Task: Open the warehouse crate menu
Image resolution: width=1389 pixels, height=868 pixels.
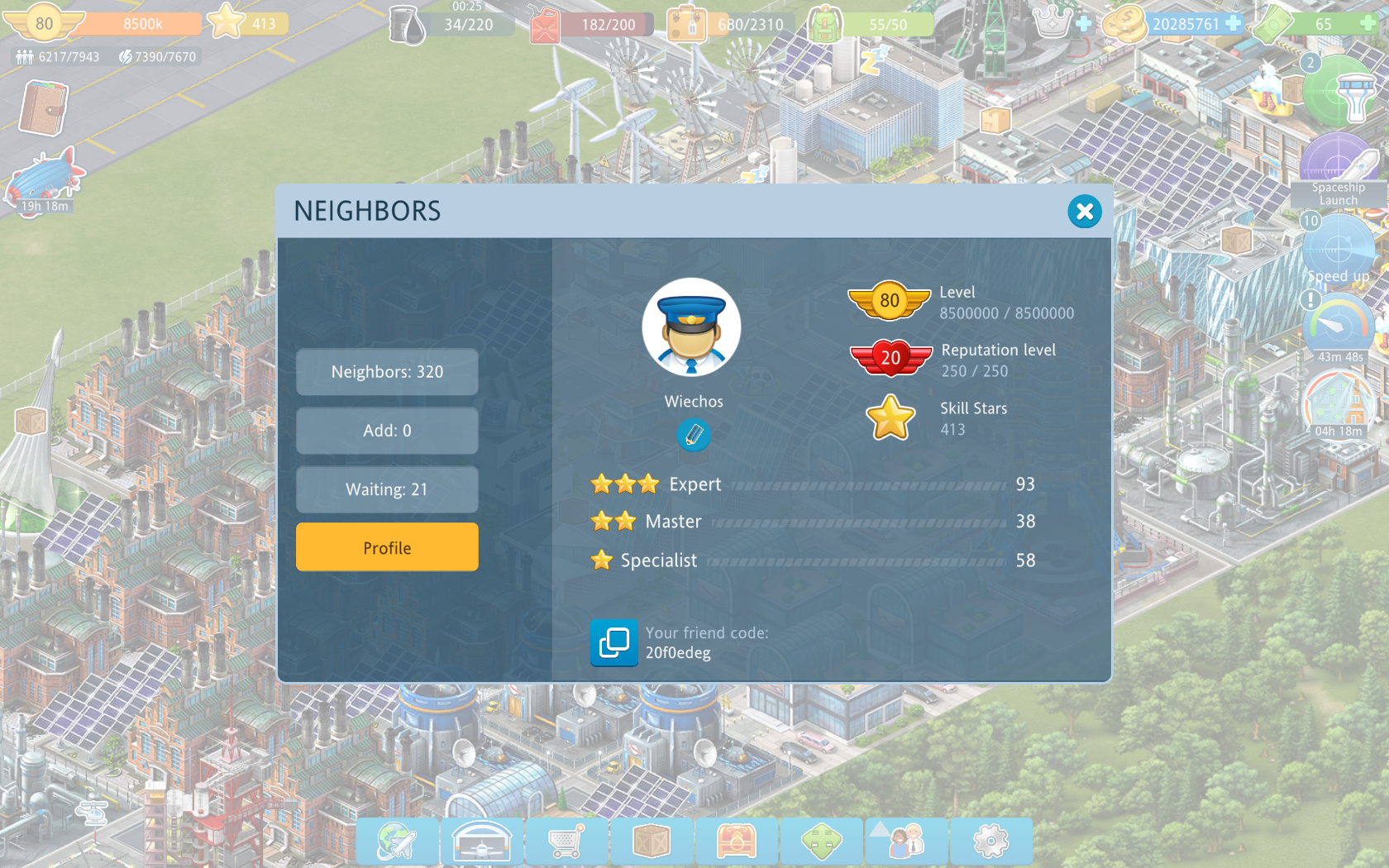Action: click(652, 842)
